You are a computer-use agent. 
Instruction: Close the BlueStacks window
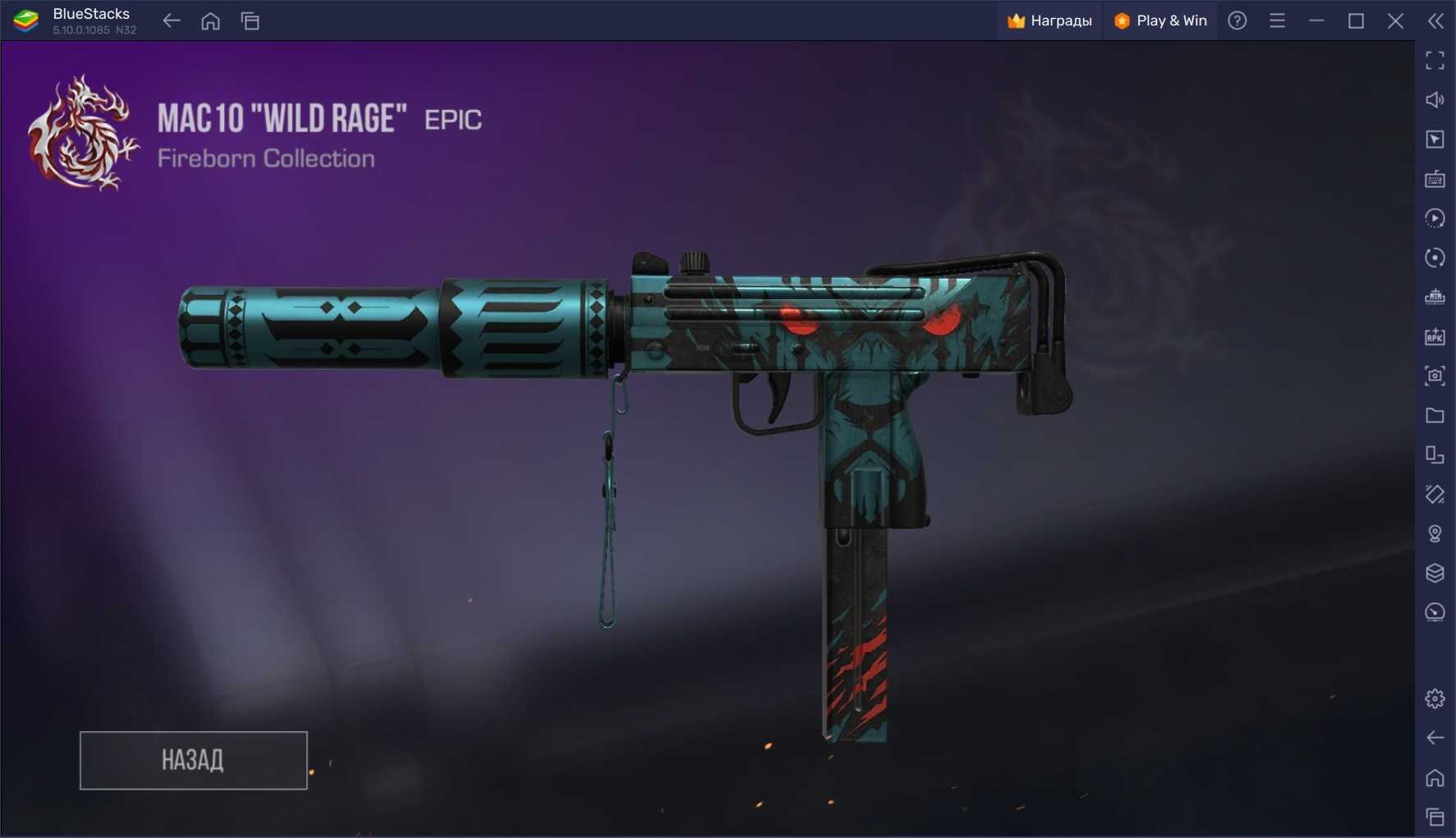click(x=1395, y=21)
